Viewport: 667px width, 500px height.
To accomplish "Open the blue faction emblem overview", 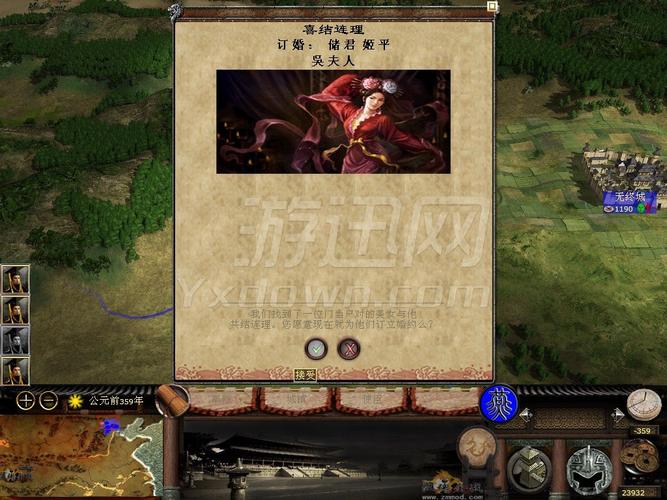I will (498, 403).
